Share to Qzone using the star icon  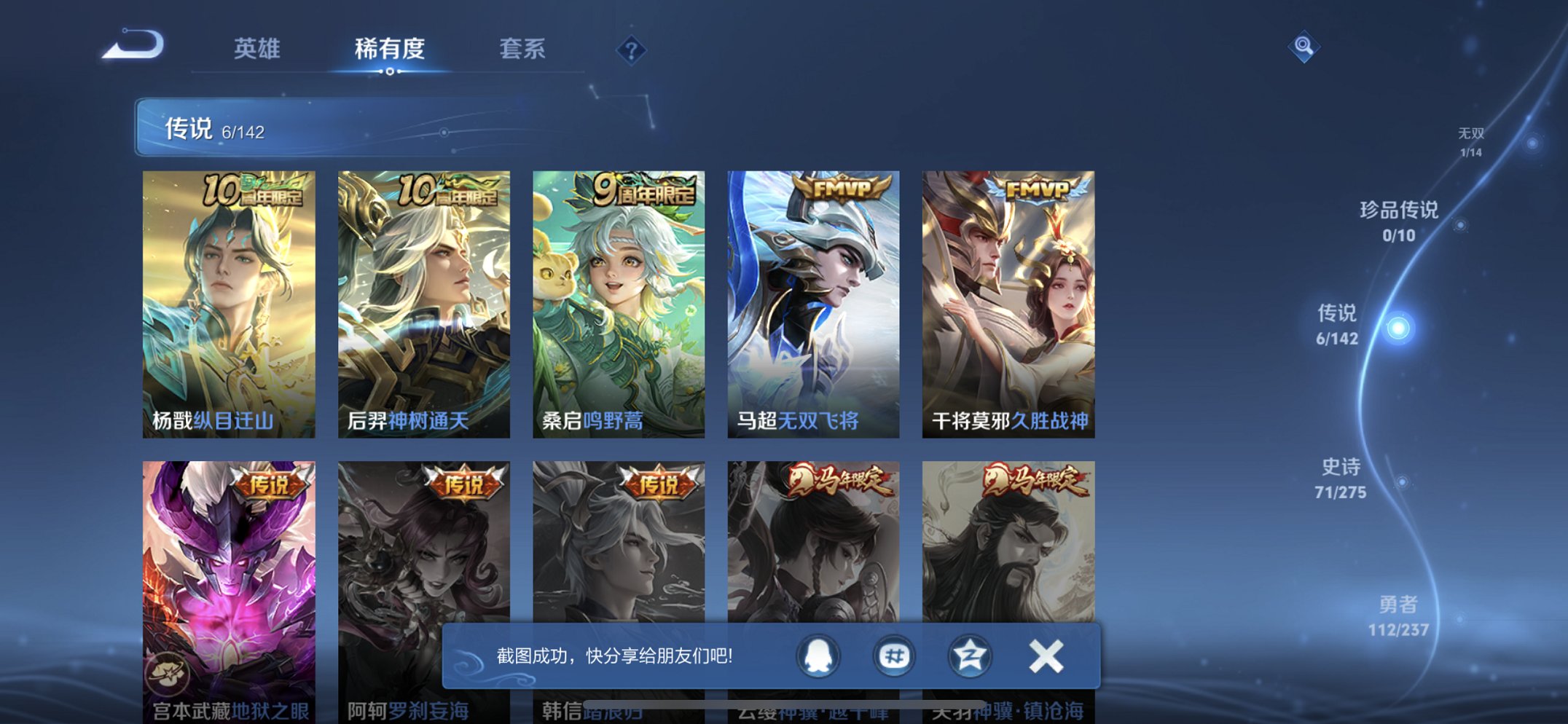click(969, 655)
